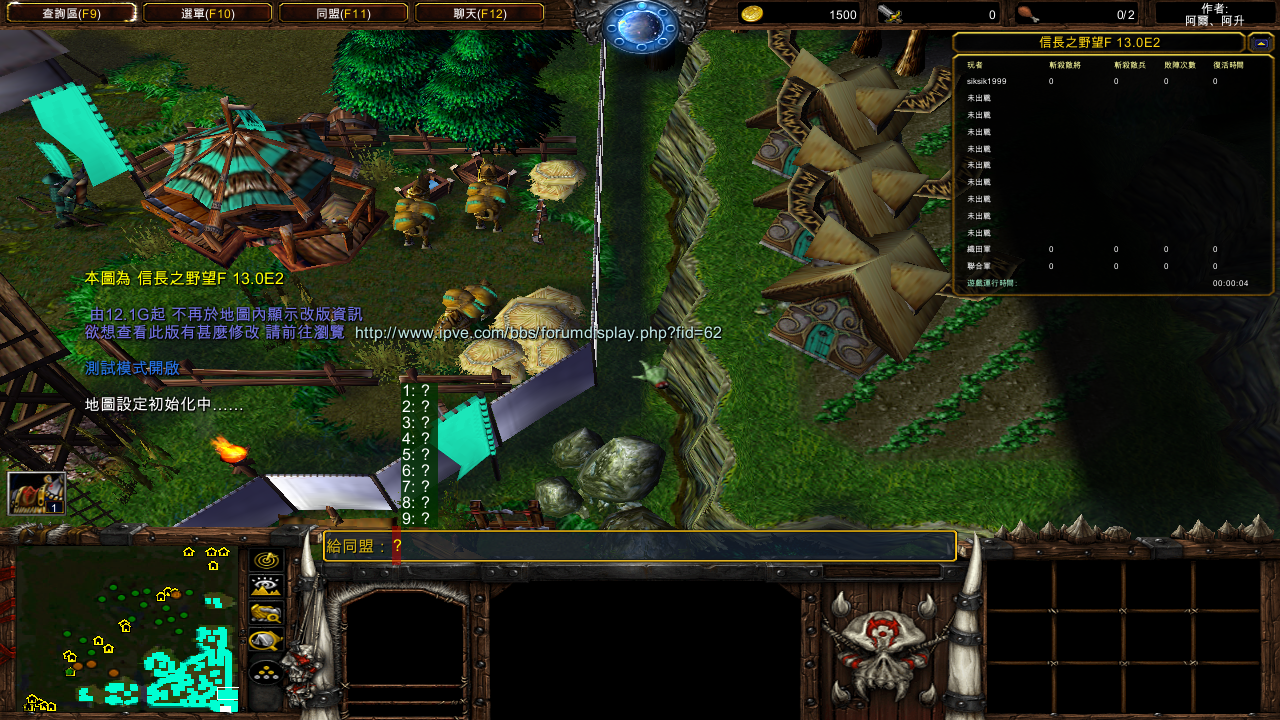1280x720 pixels.
Task: Click the gold coin resource icon
Action: click(752, 14)
